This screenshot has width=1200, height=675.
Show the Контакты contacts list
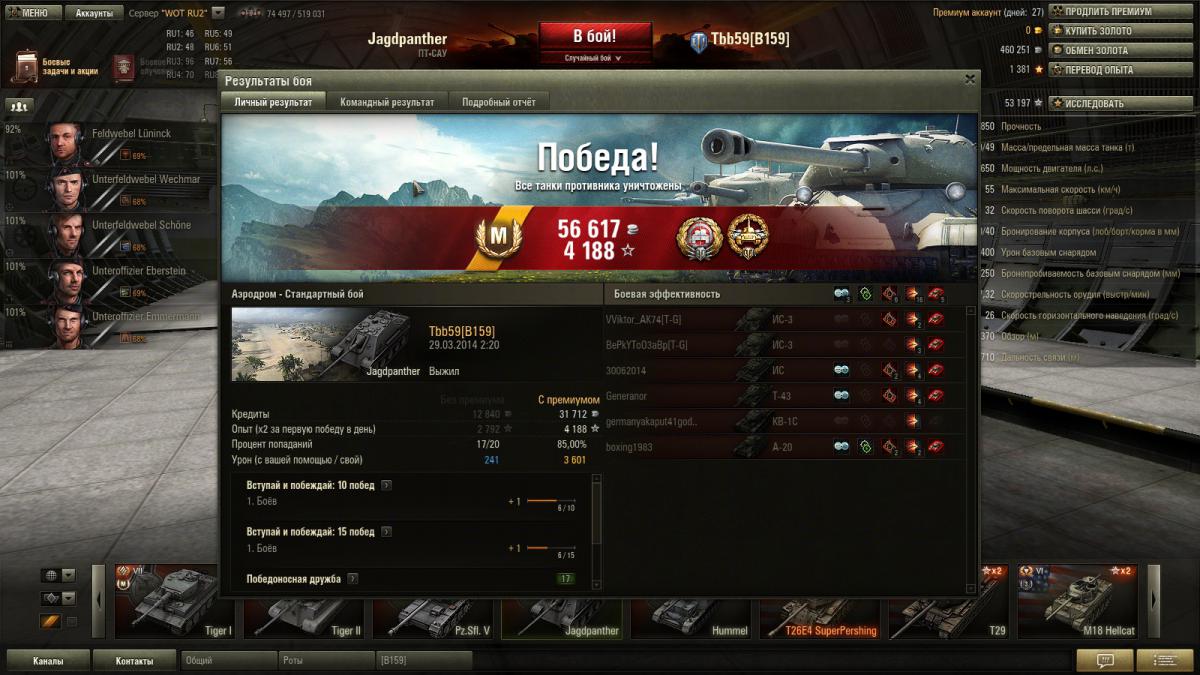pyautogui.click(x=134, y=661)
